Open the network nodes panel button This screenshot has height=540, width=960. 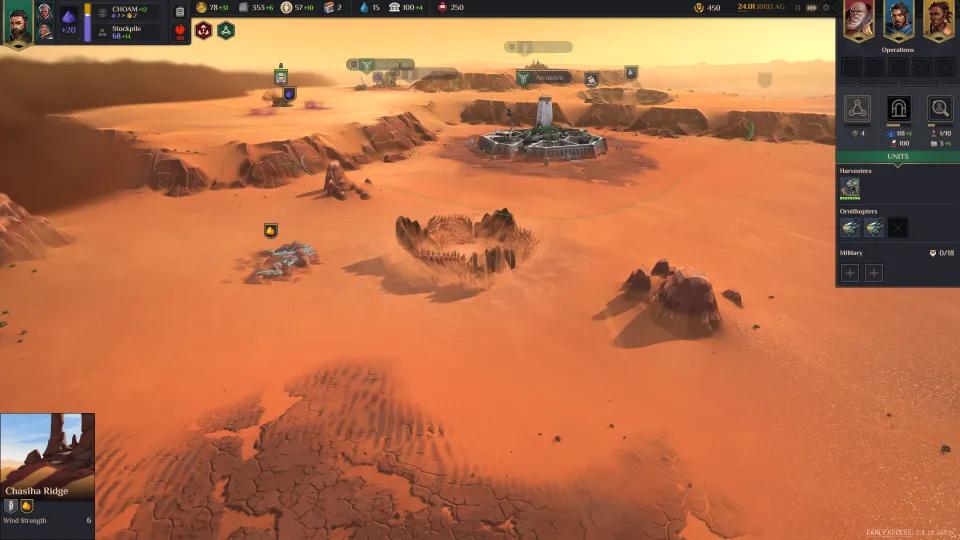(x=857, y=108)
